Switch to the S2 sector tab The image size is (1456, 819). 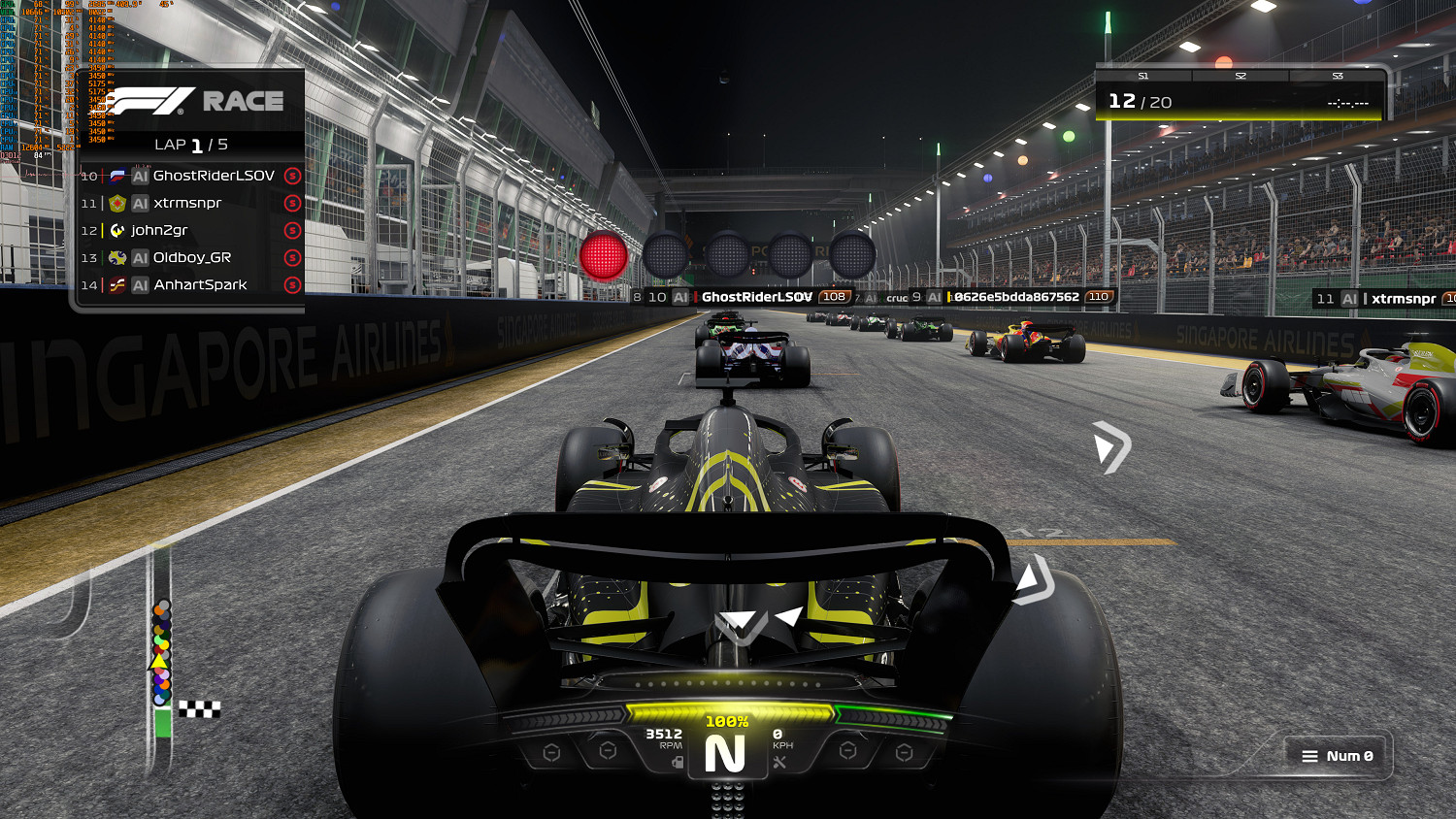[1240, 75]
